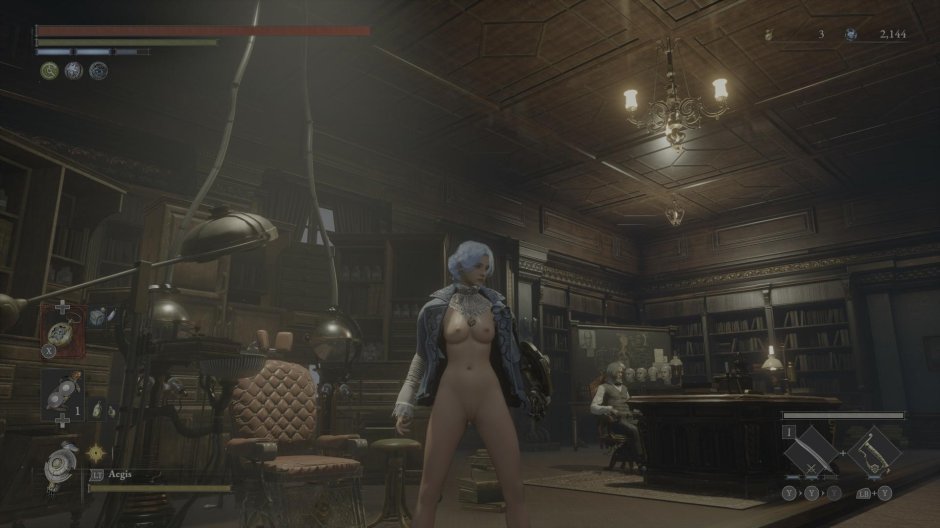
Task: Select the small bottle item slot
Action: pos(96,409)
